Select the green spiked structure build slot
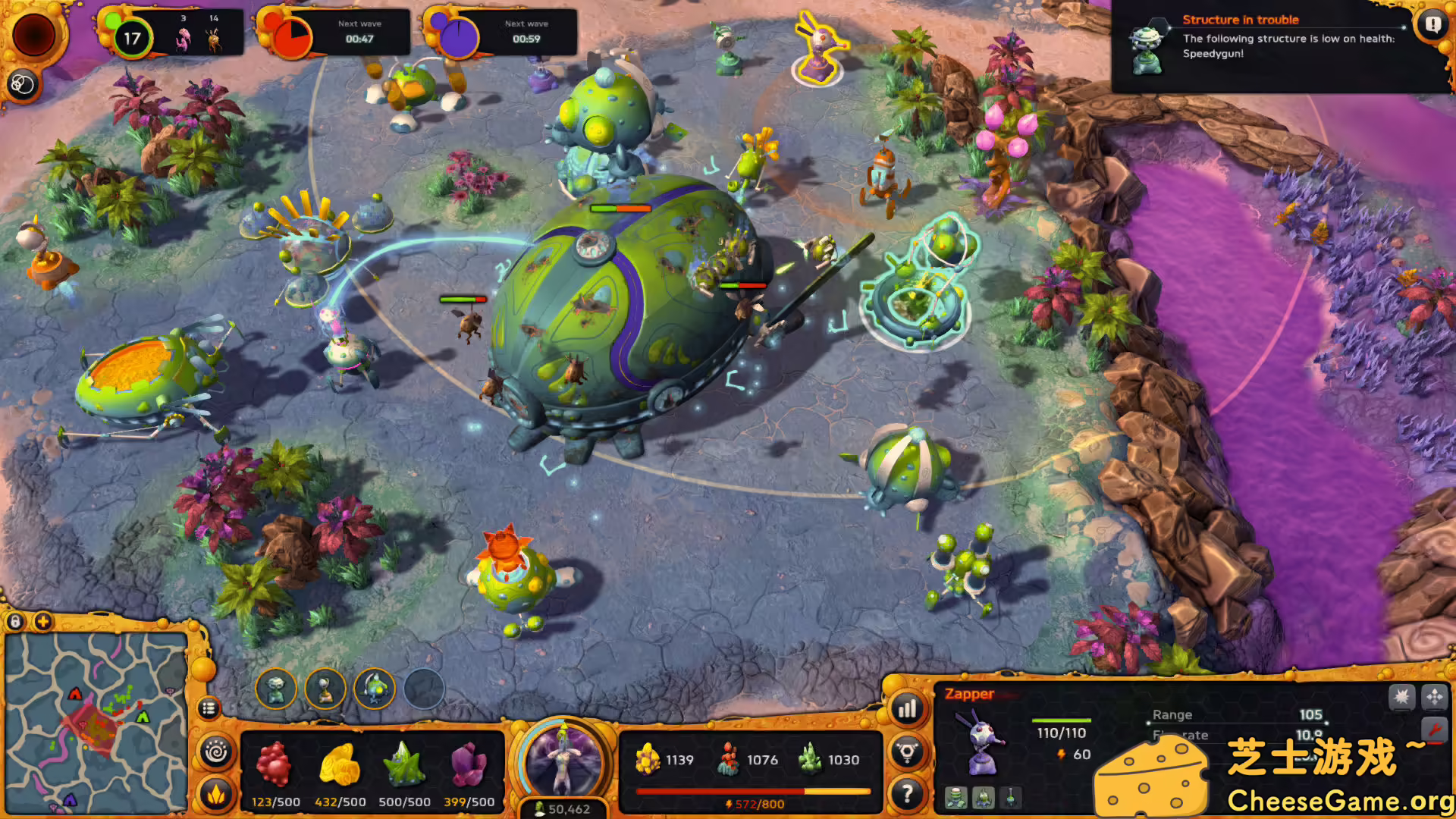The height and width of the screenshot is (819, 1456). (375, 689)
